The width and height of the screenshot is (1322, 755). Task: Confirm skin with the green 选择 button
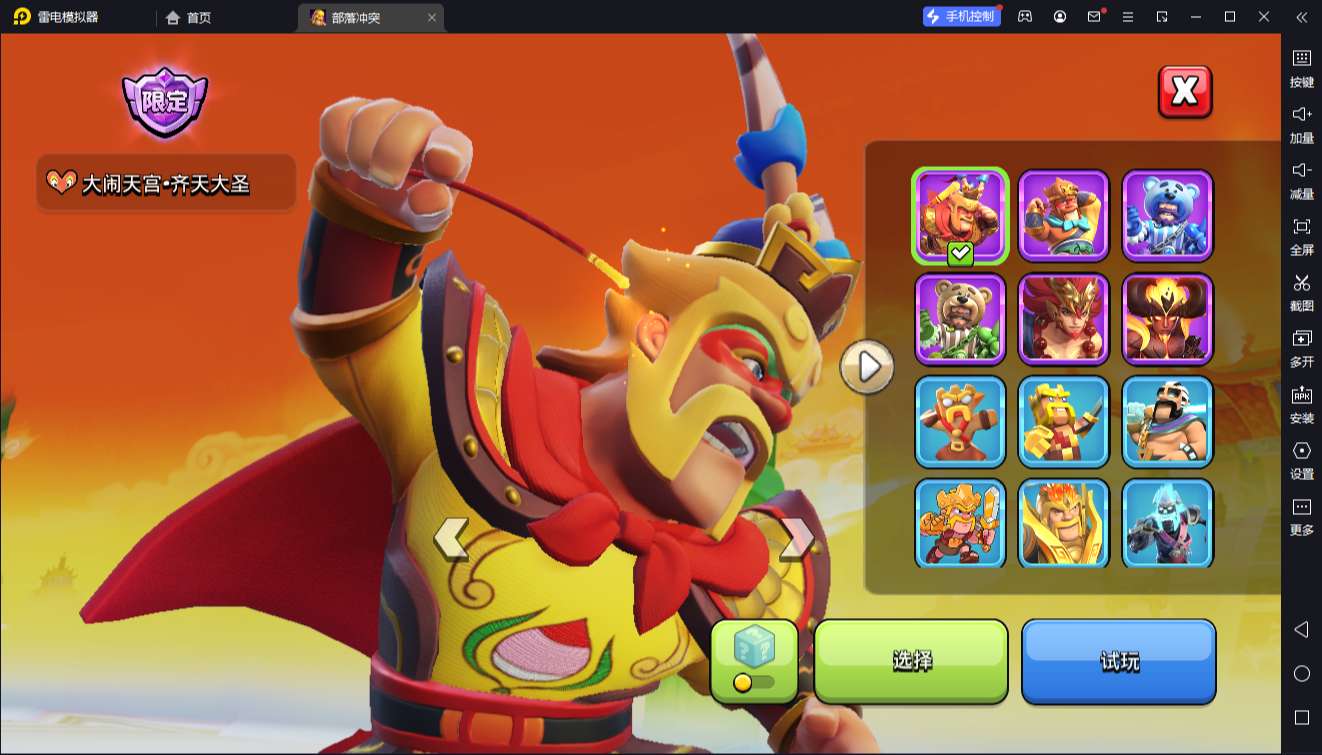tap(911, 660)
